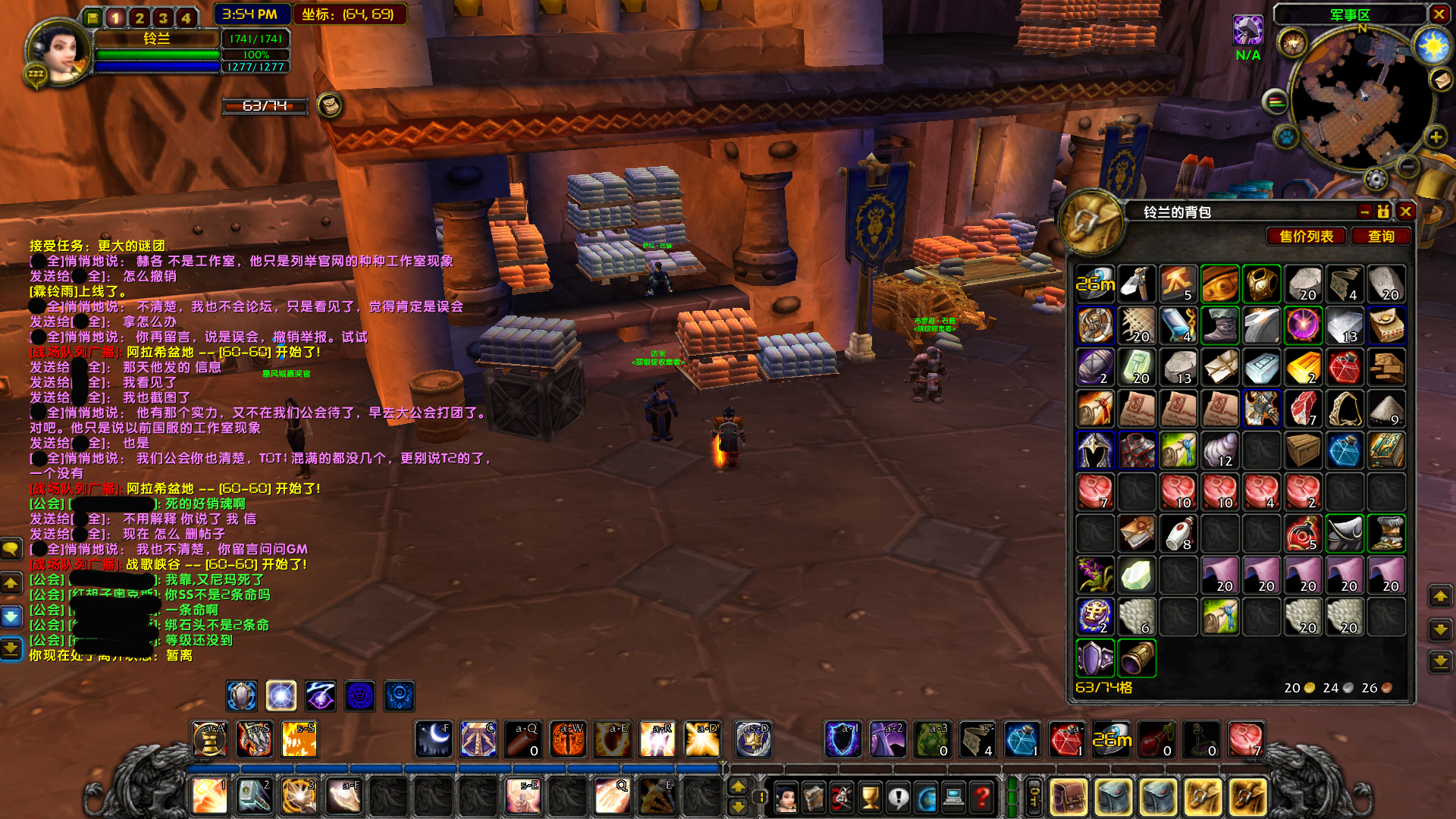Open the spellbook icon in the micro menu
This screenshot has width=1456, height=819.
click(x=814, y=798)
